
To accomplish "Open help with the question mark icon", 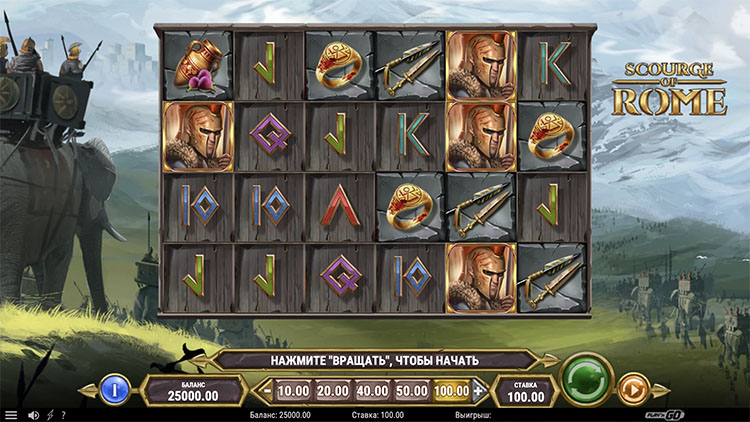I will (x=63, y=415).
